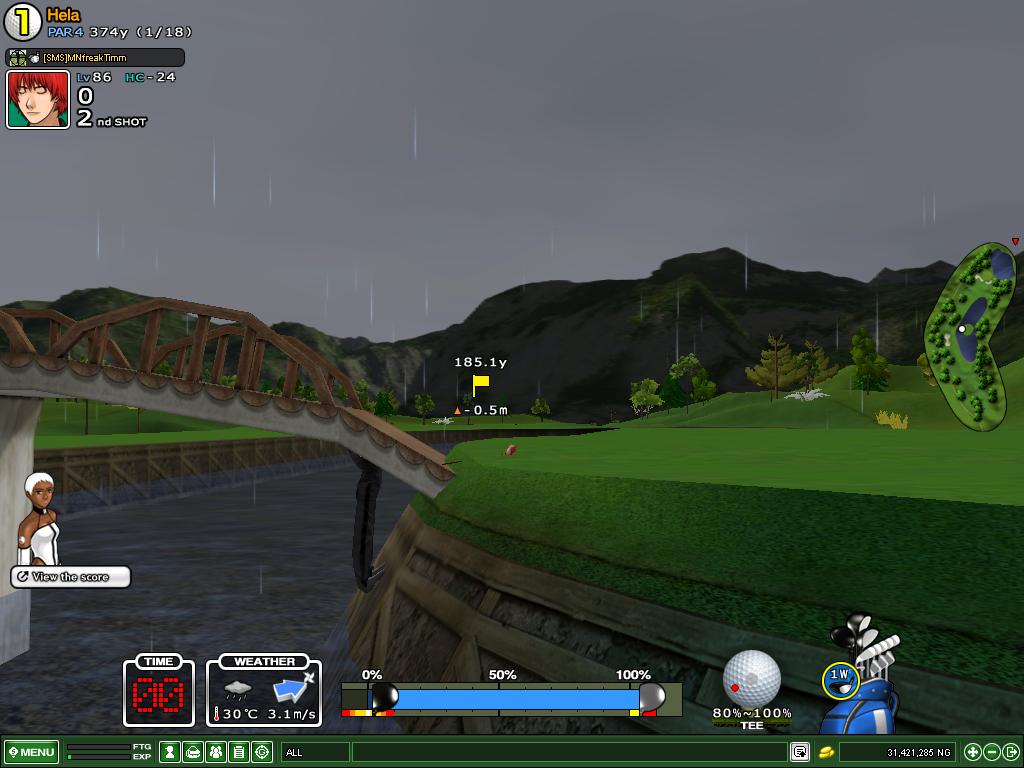Viewport: 1024px width, 768px height.
Task: Click the round minus button
Action: pyautogui.click(x=992, y=752)
